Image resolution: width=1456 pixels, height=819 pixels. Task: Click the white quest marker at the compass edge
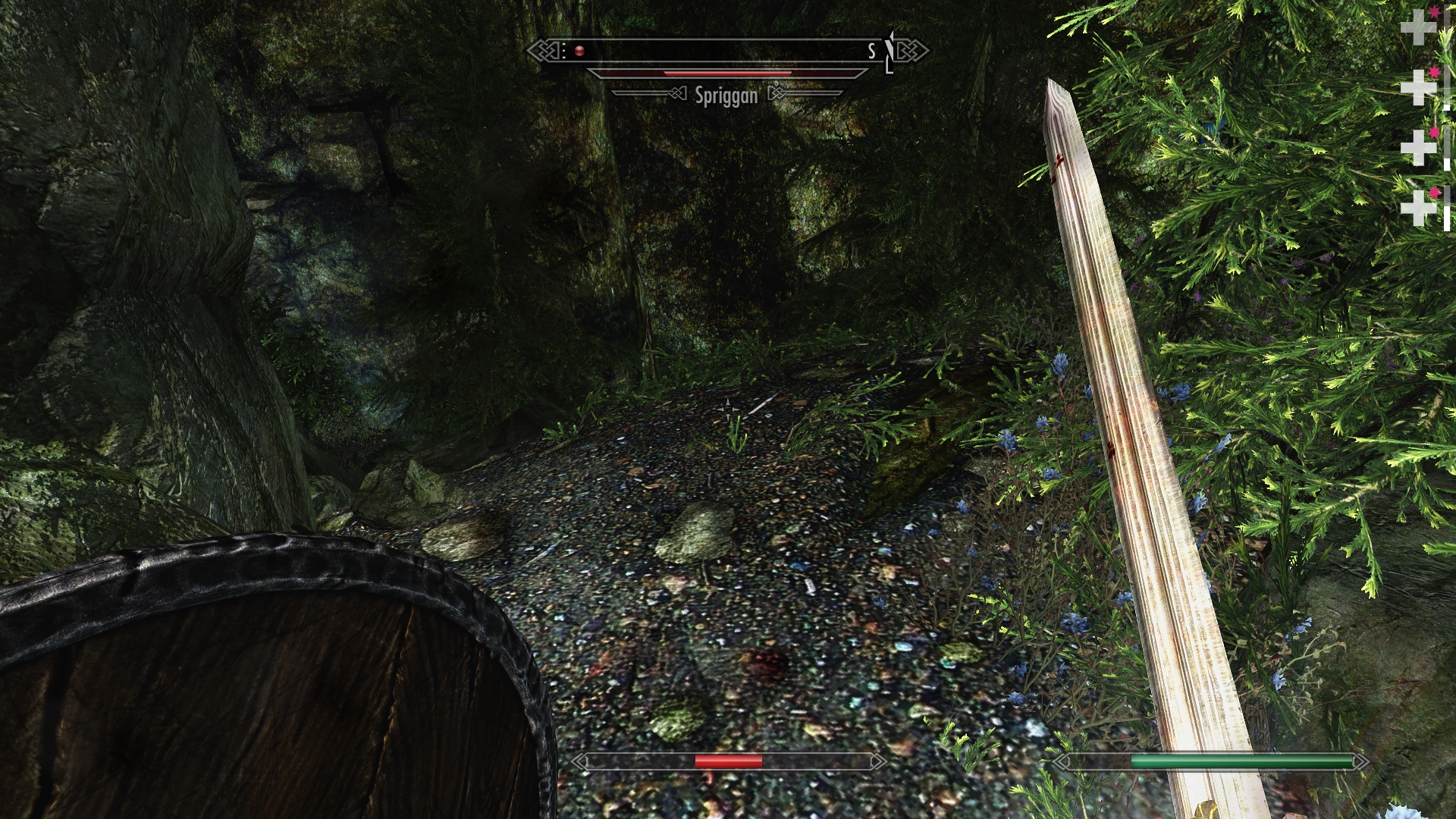890,52
